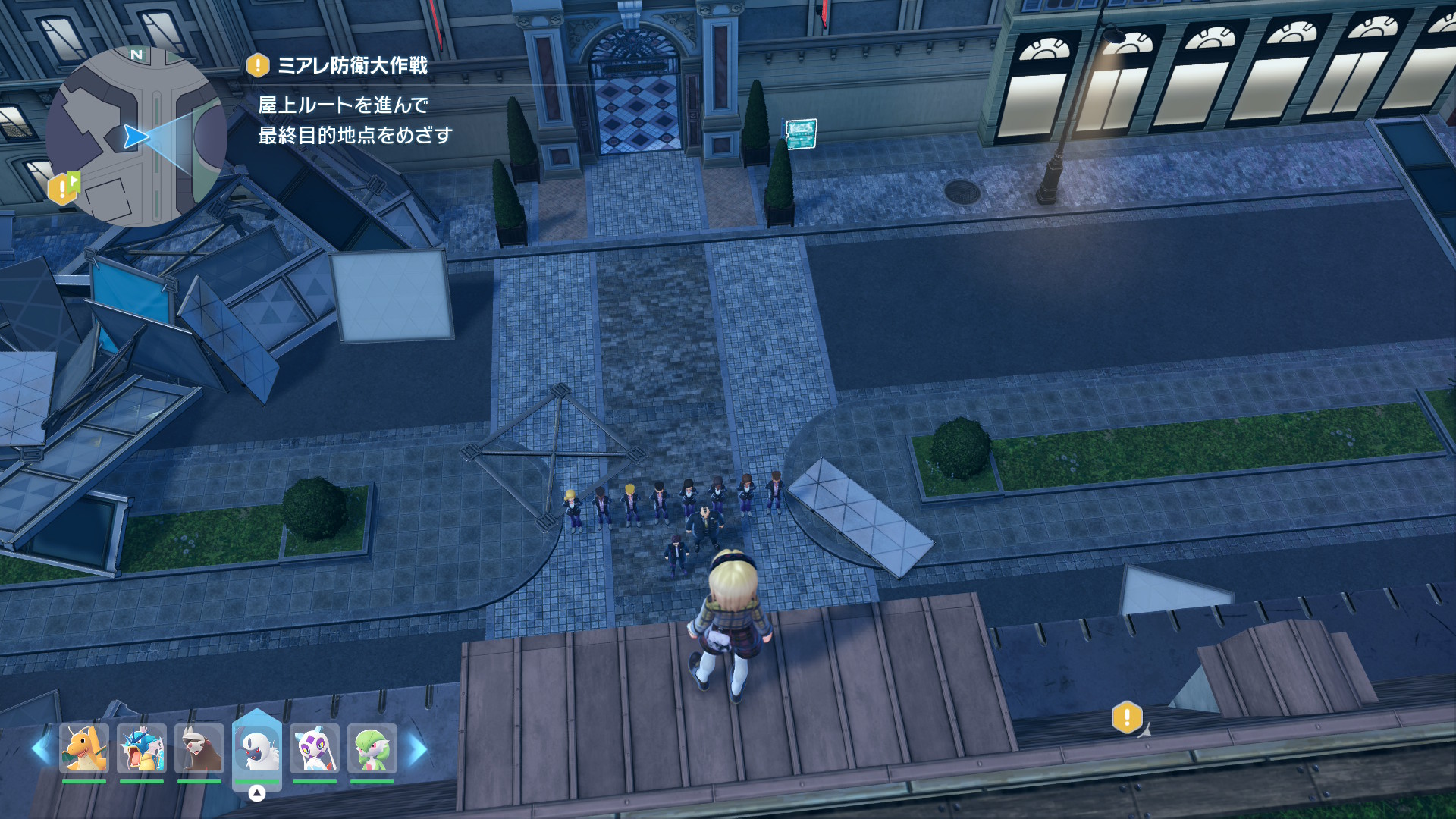Switch to Froslass in the party

click(x=315, y=748)
